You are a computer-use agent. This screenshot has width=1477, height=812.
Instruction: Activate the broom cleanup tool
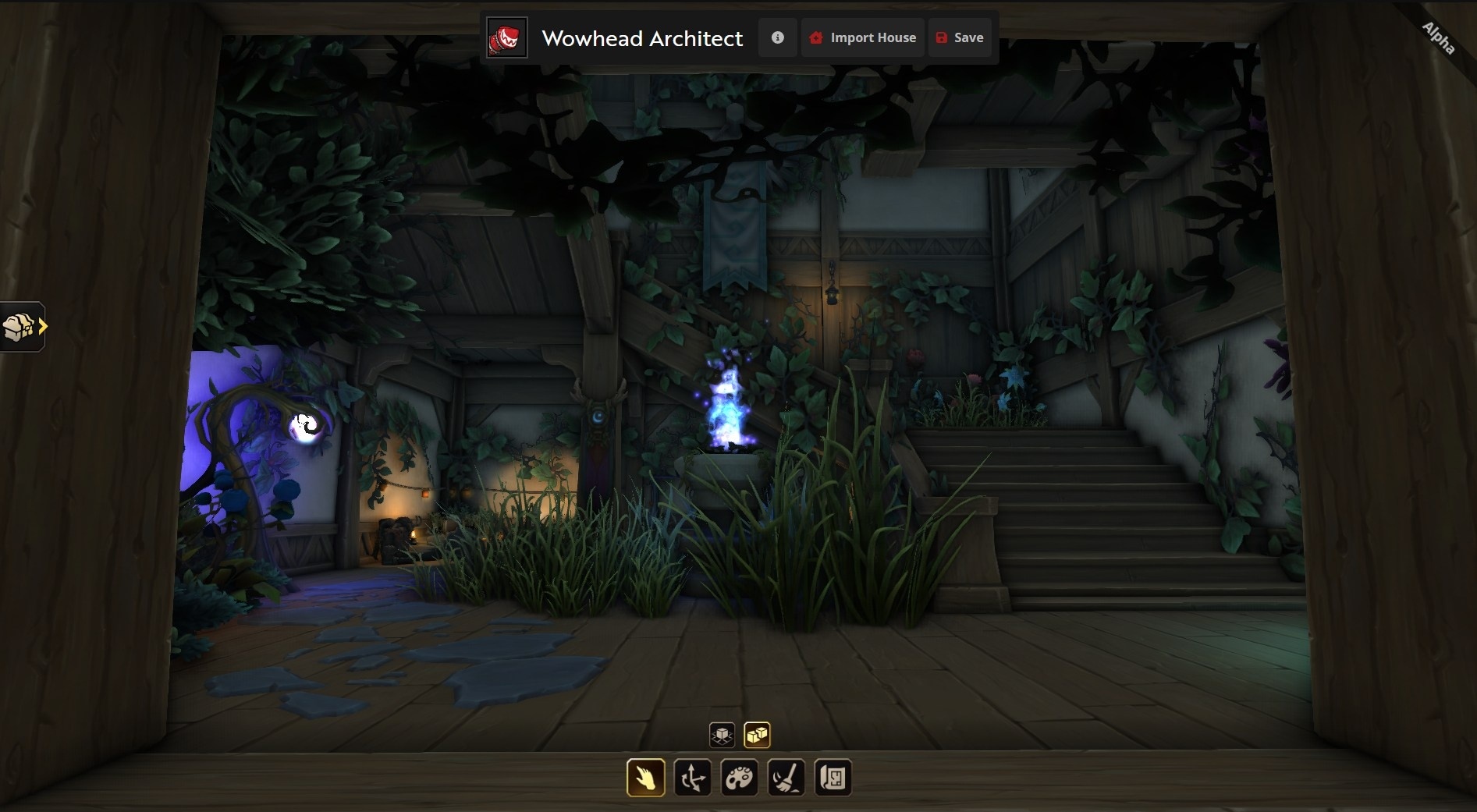(x=786, y=778)
